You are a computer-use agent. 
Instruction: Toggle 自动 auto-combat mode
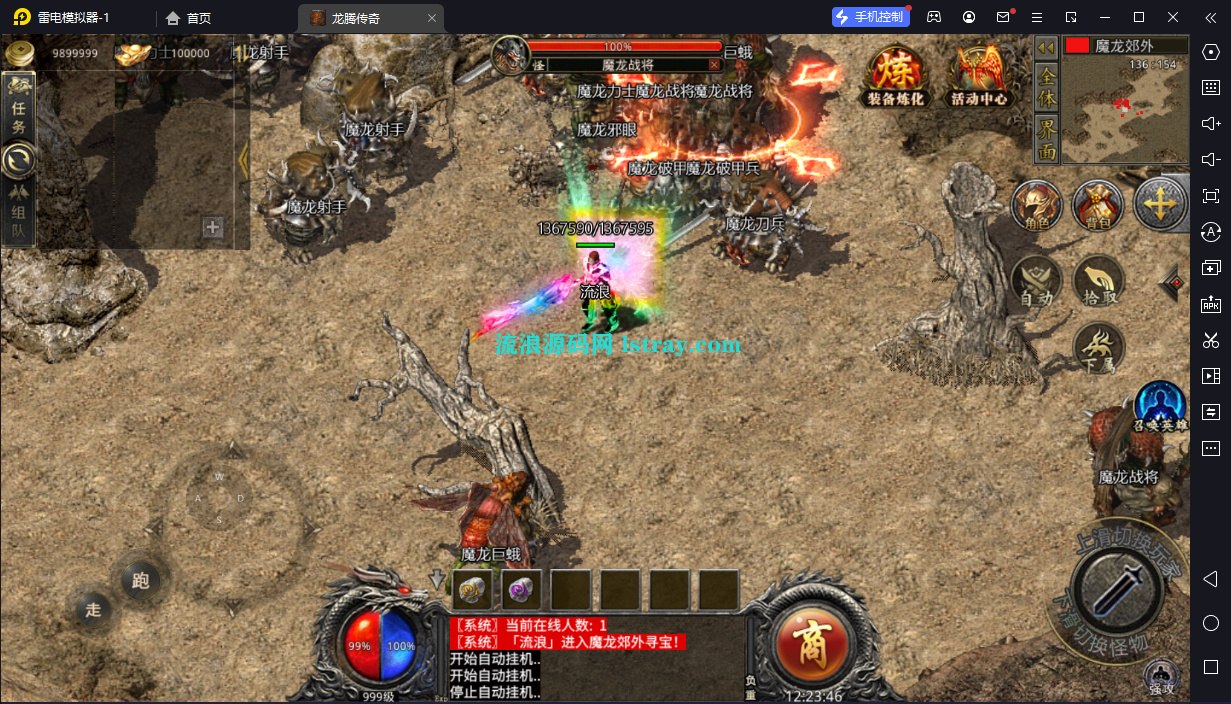1036,280
